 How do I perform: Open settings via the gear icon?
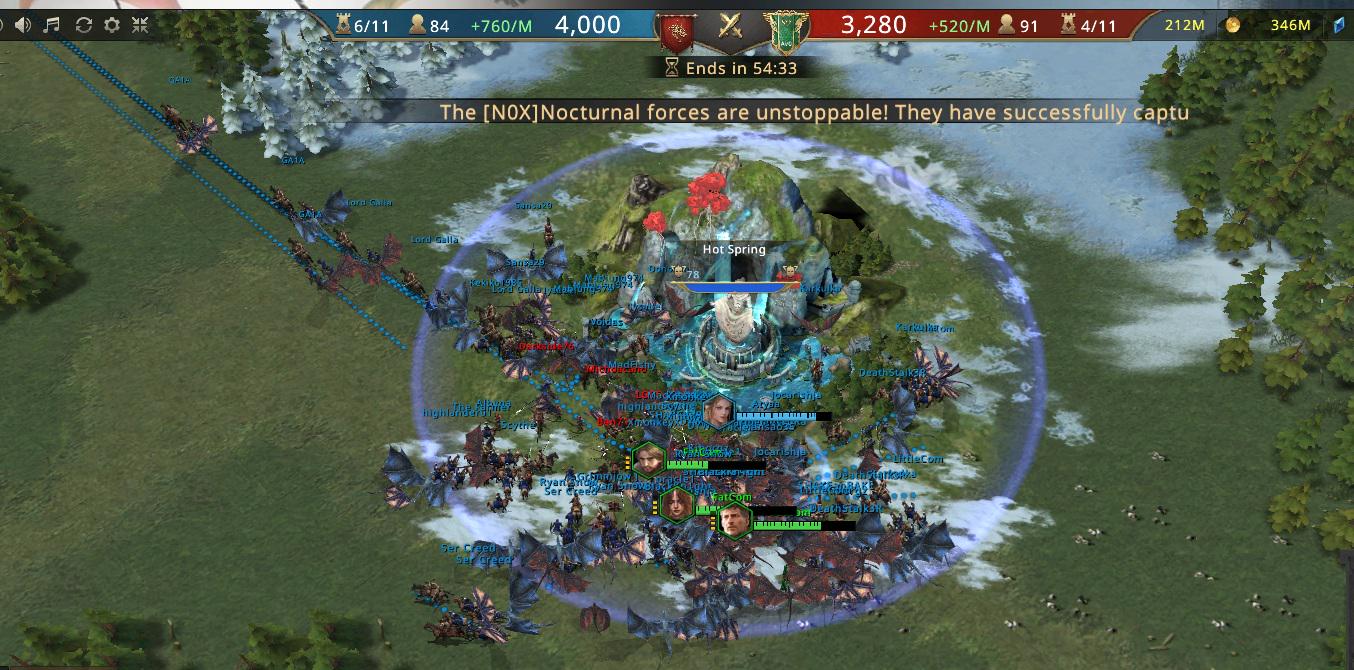(112, 25)
